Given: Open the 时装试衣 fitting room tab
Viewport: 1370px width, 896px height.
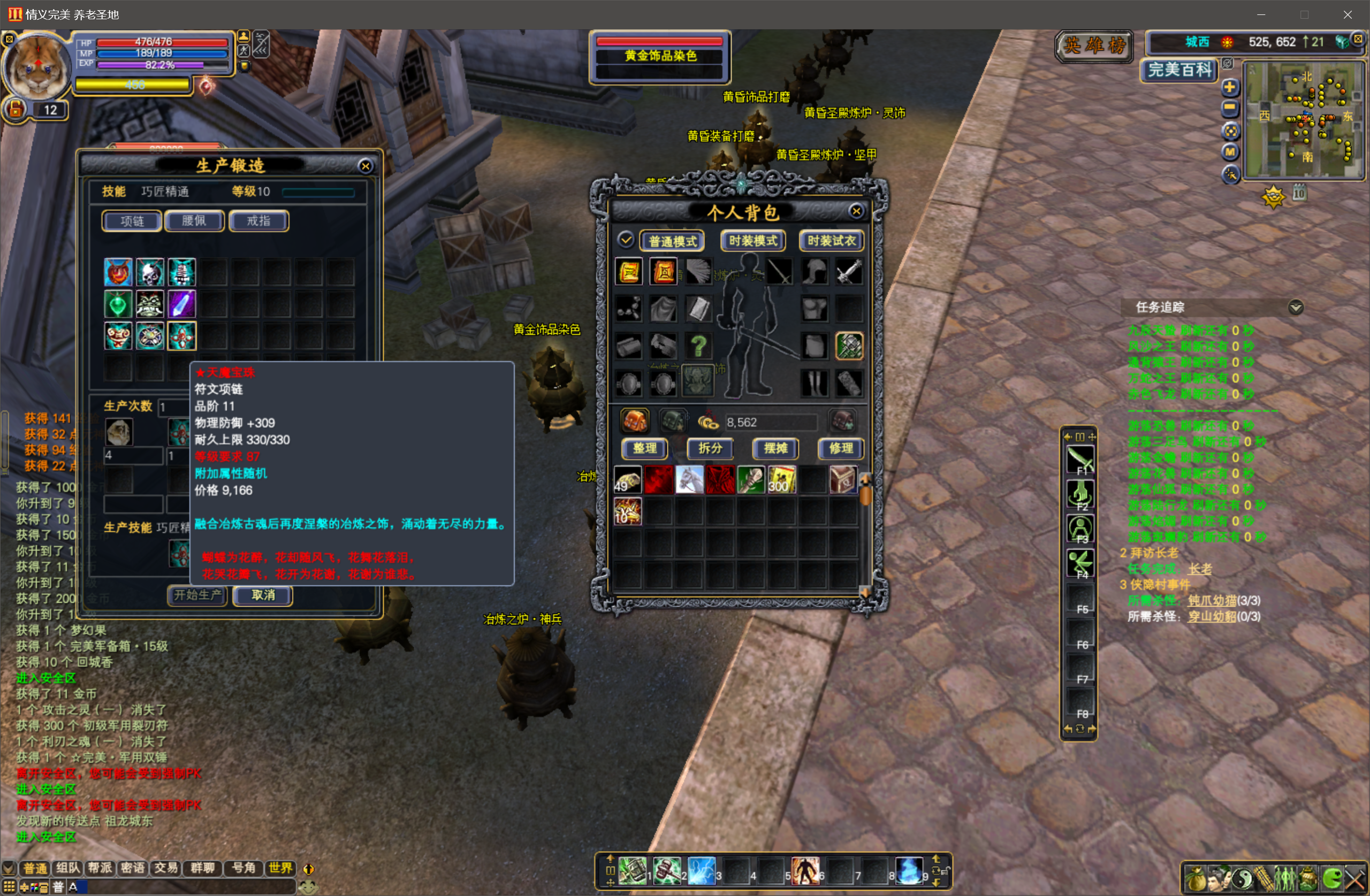Looking at the screenshot, I should coord(831,241).
